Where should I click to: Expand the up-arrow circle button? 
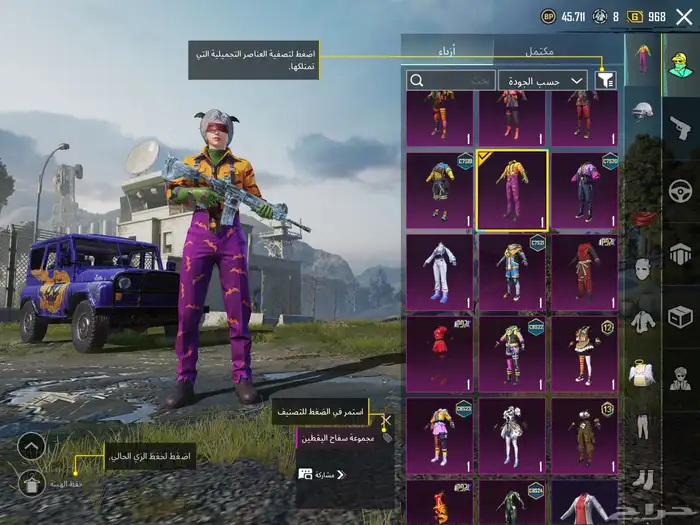pyautogui.click(x=31, y=445)
